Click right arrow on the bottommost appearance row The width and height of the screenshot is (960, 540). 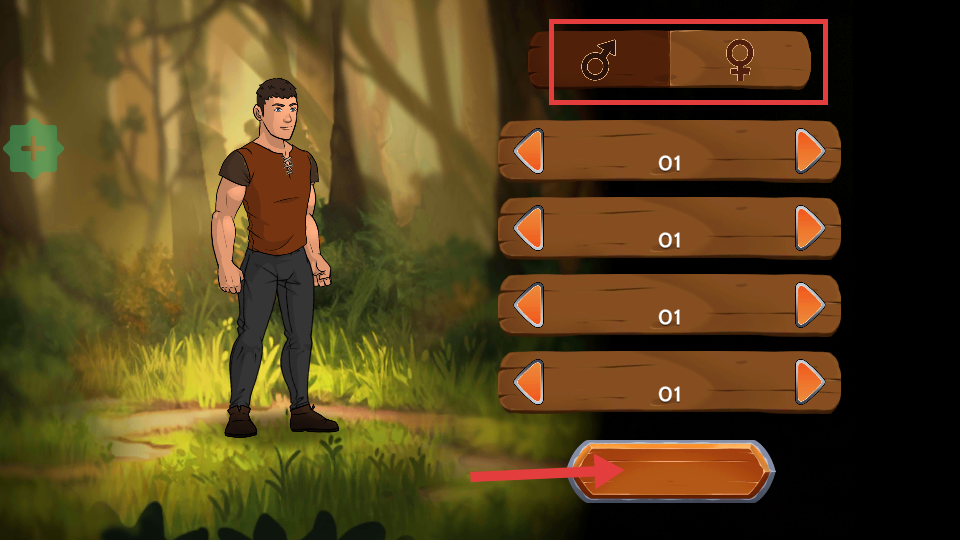click(x=810, y=381)
